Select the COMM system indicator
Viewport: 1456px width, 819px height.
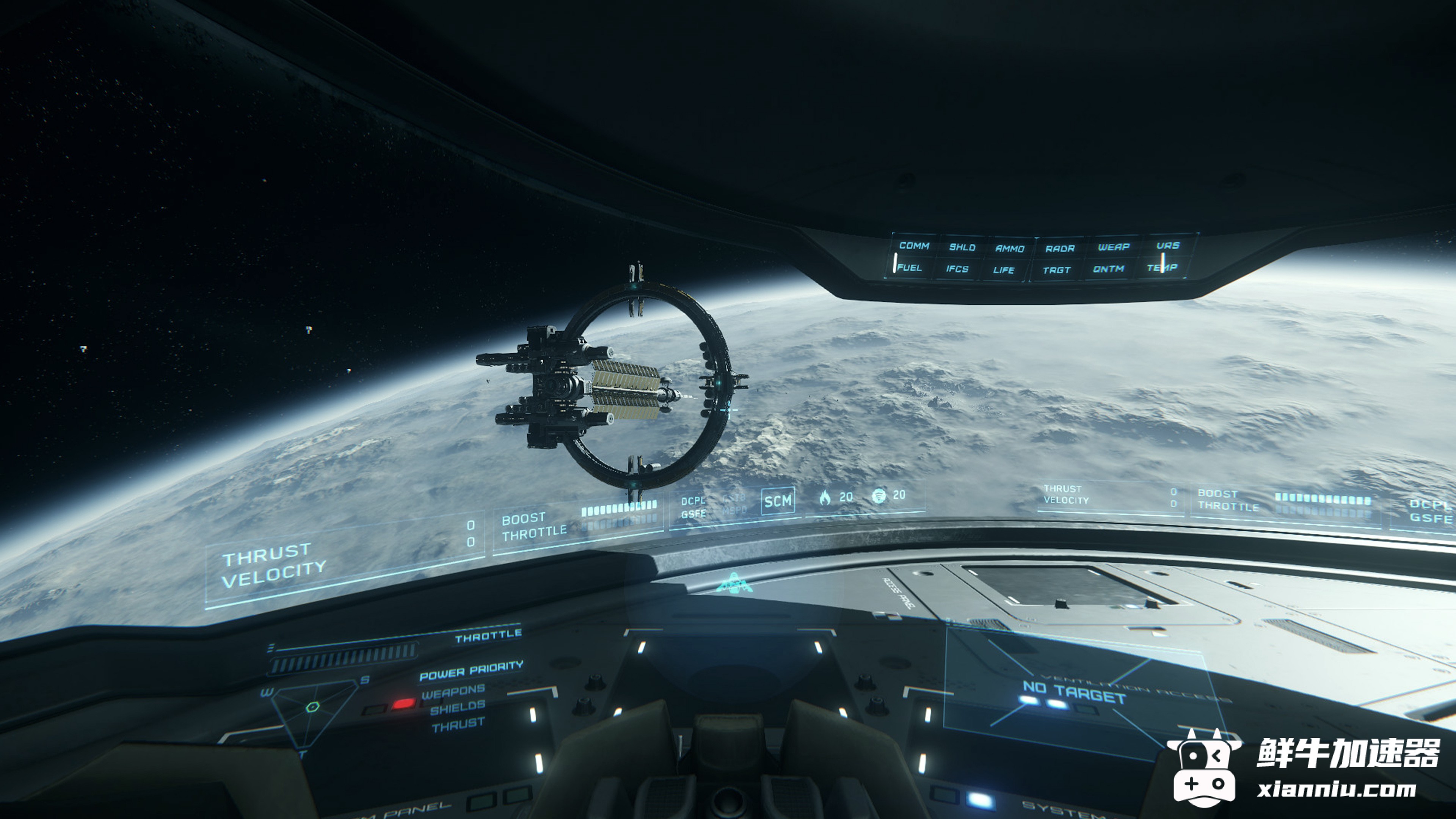point(914,246)
